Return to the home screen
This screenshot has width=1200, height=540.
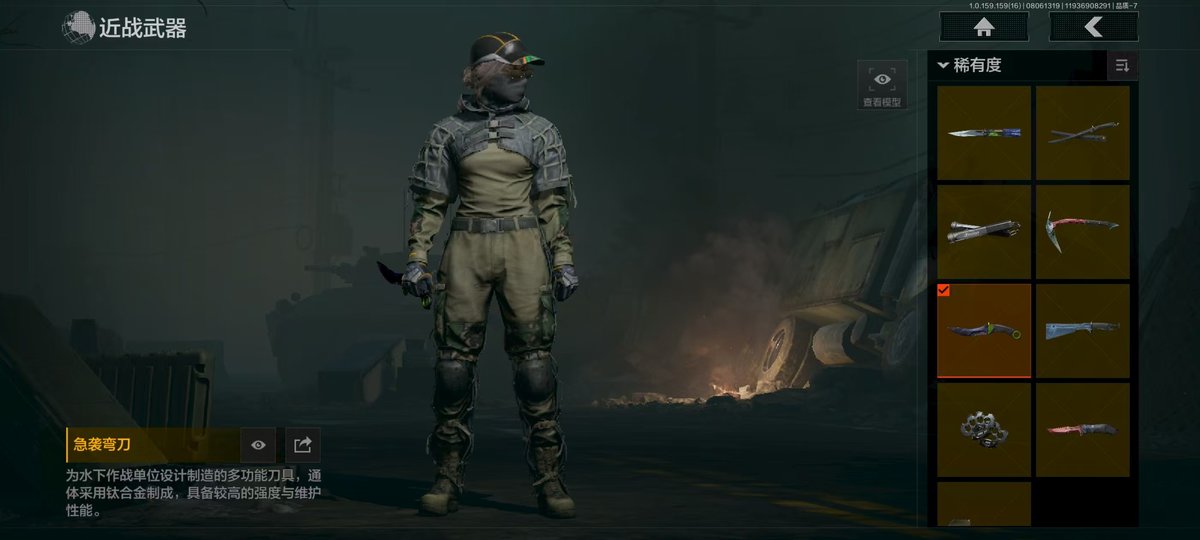point(984,27)
